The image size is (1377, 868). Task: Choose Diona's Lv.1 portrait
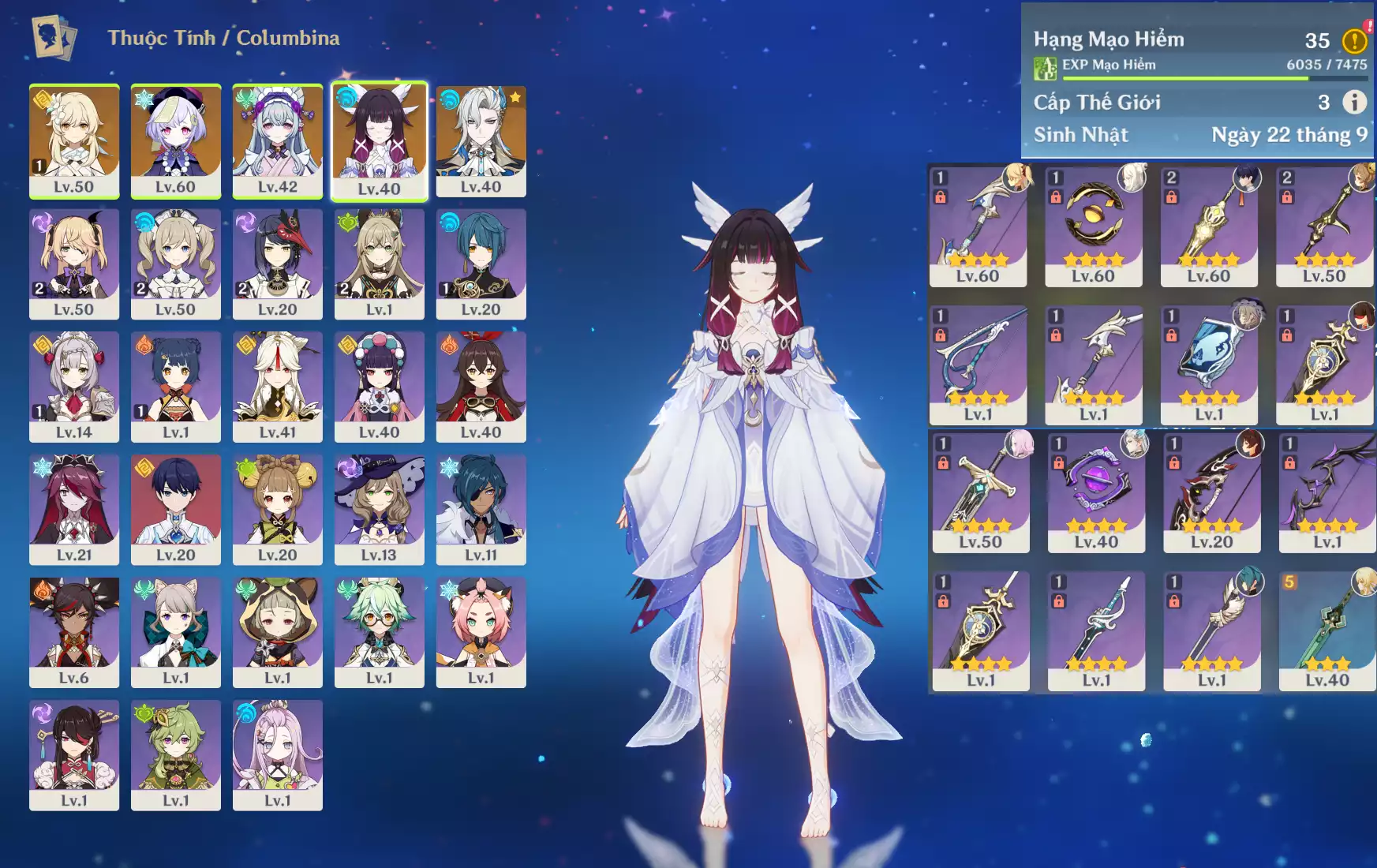pos(481,631)
